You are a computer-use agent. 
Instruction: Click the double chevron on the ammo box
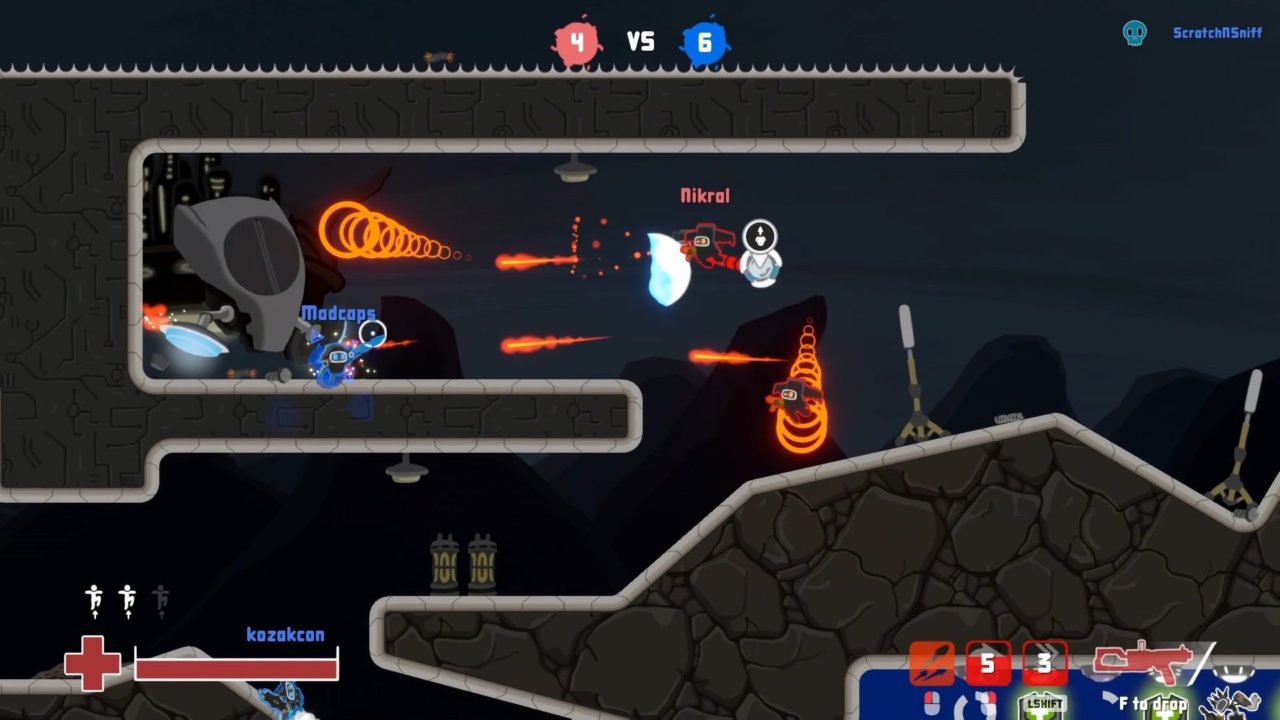(x=1053, y=650)
